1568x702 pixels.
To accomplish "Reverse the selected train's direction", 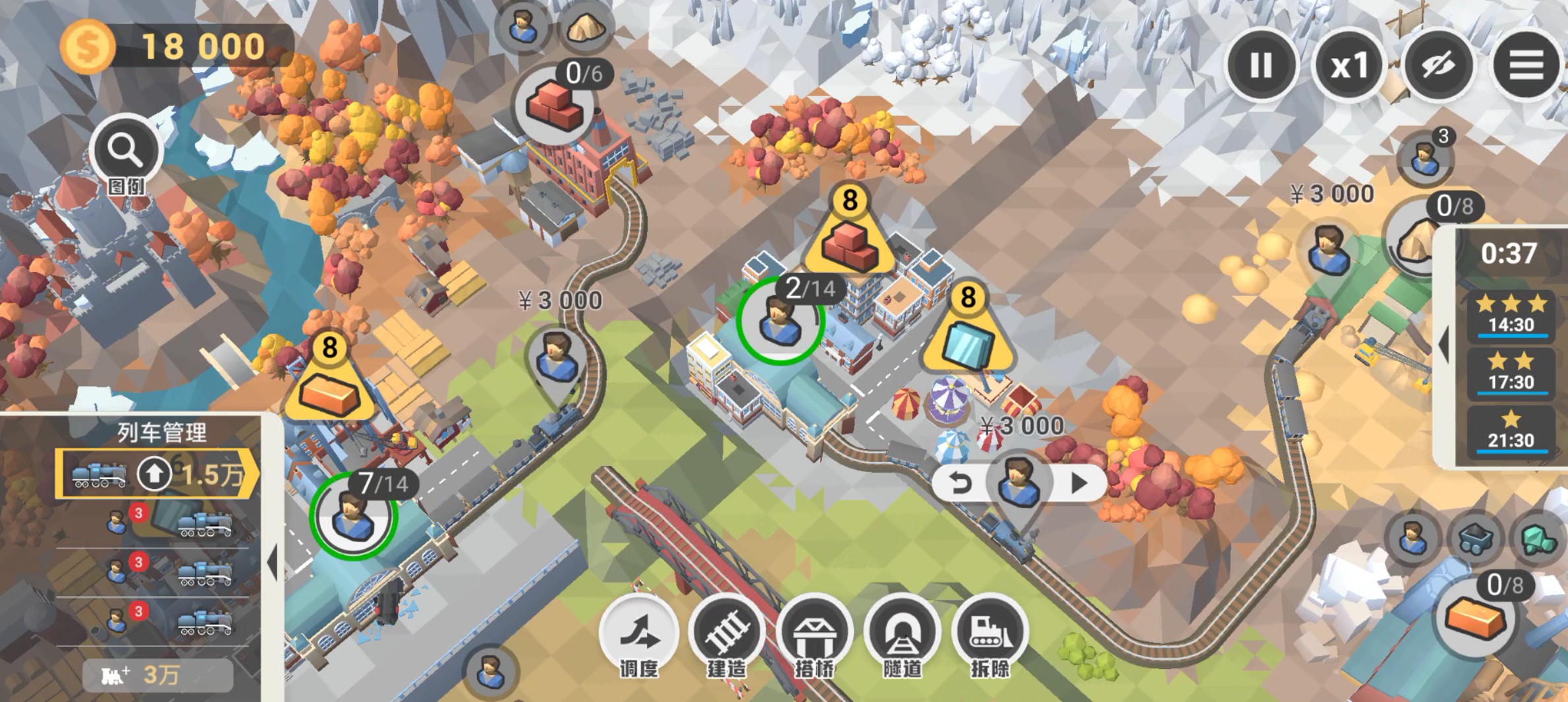I will [961, 484].
